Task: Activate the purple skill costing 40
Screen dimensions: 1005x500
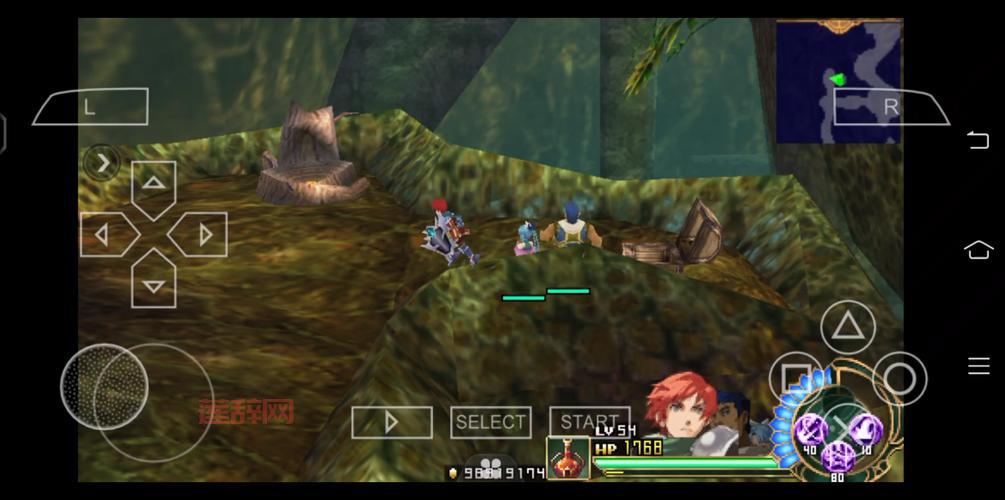Action: [x=809, y=430]
